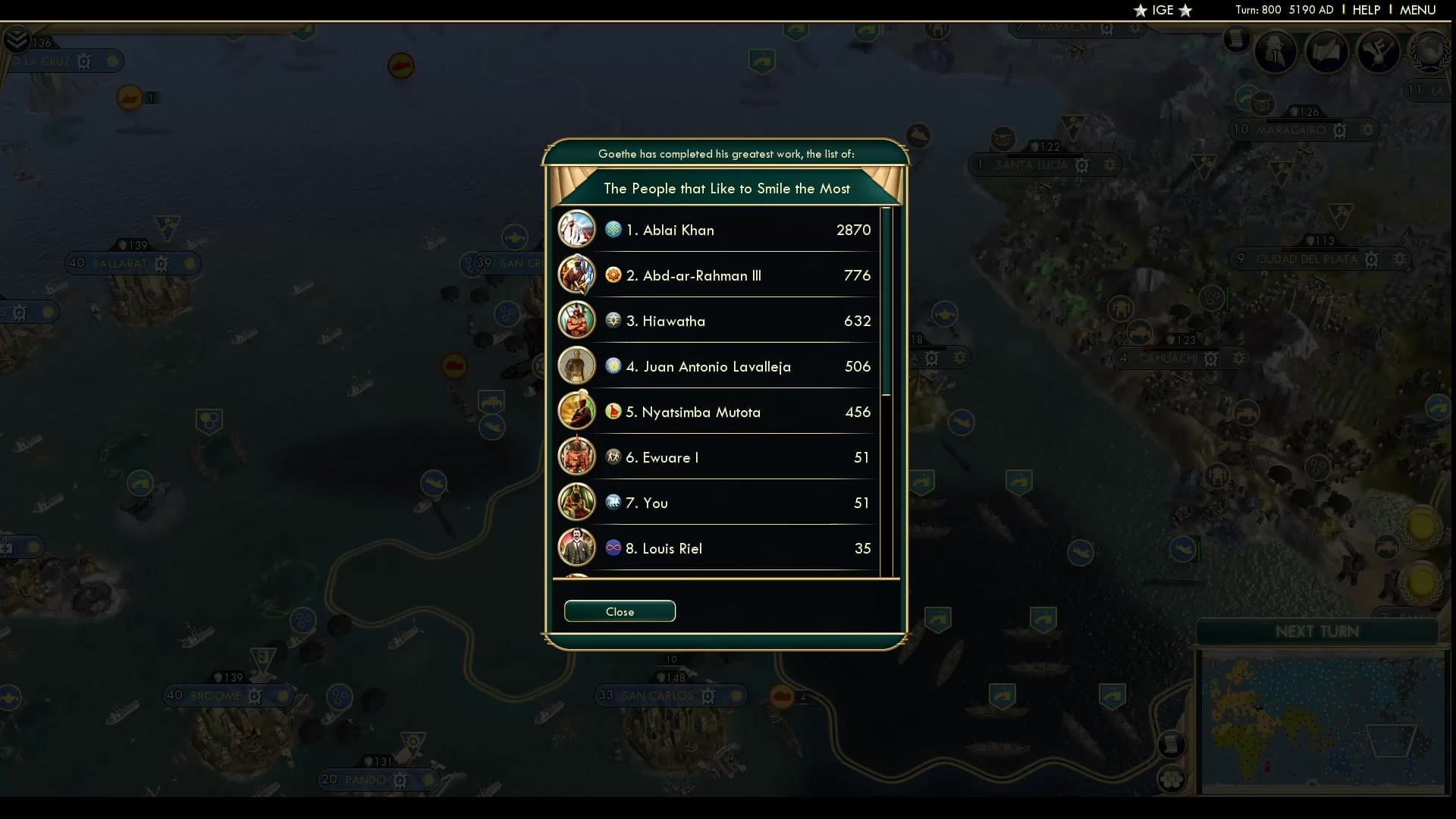Click the gear icon on SAN CARLOS banner
Viewport: 1456px width, 819px height.
707,695
